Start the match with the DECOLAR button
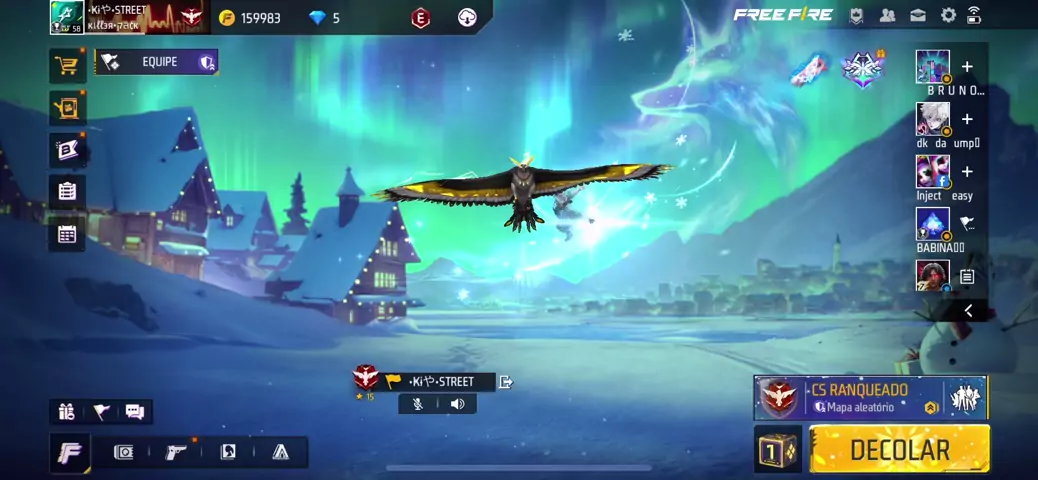The width and height of the screenshot is (1038, 480). (899, 449)
